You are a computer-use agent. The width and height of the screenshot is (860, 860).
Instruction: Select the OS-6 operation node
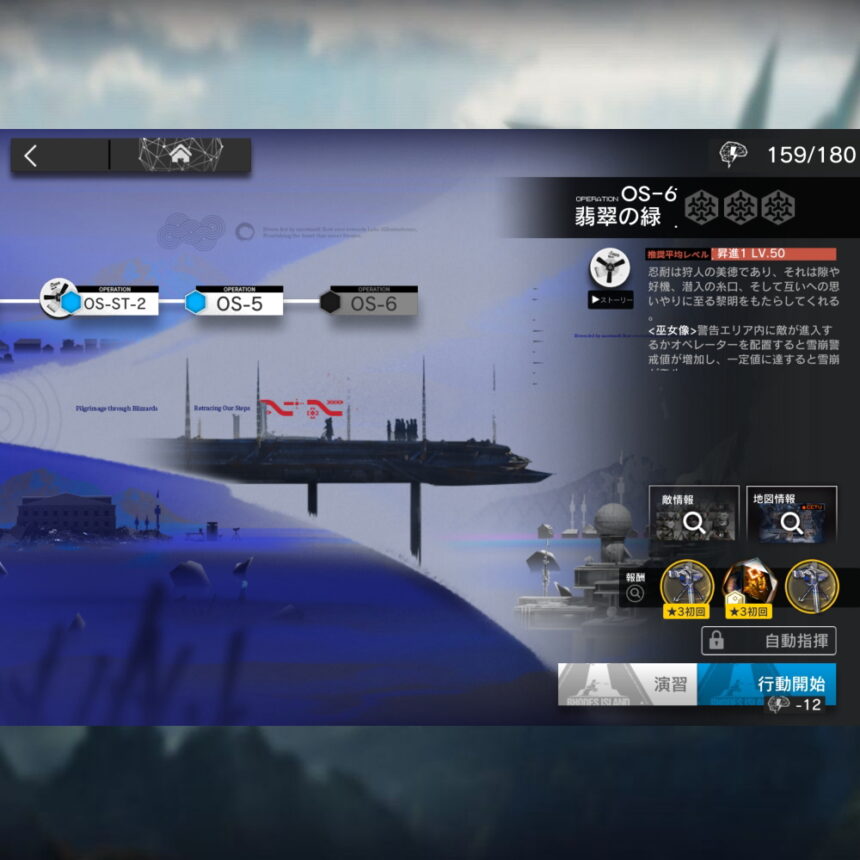pos(371,301)
